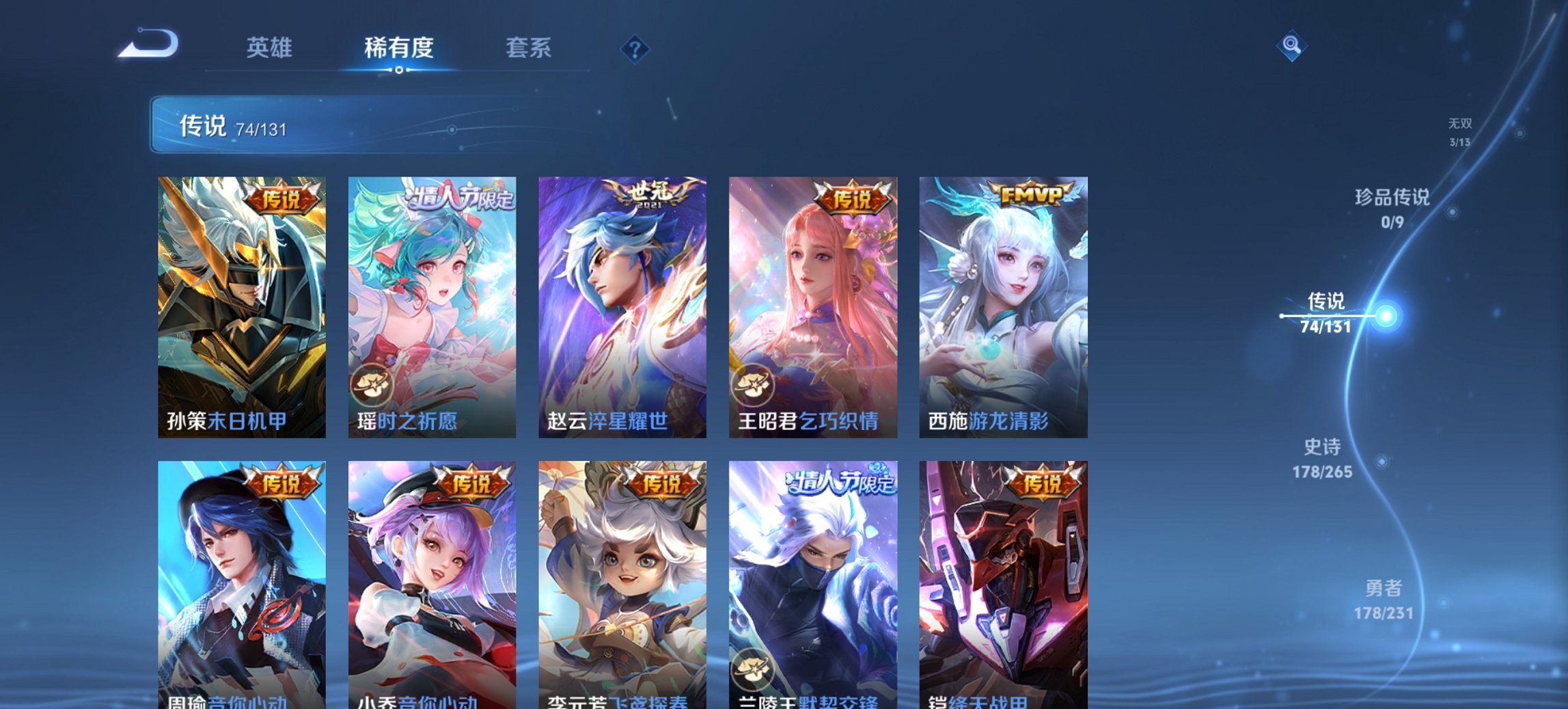Click the question mark help icon
This screenshot has width=1568, height=709.
coord(635,49)
